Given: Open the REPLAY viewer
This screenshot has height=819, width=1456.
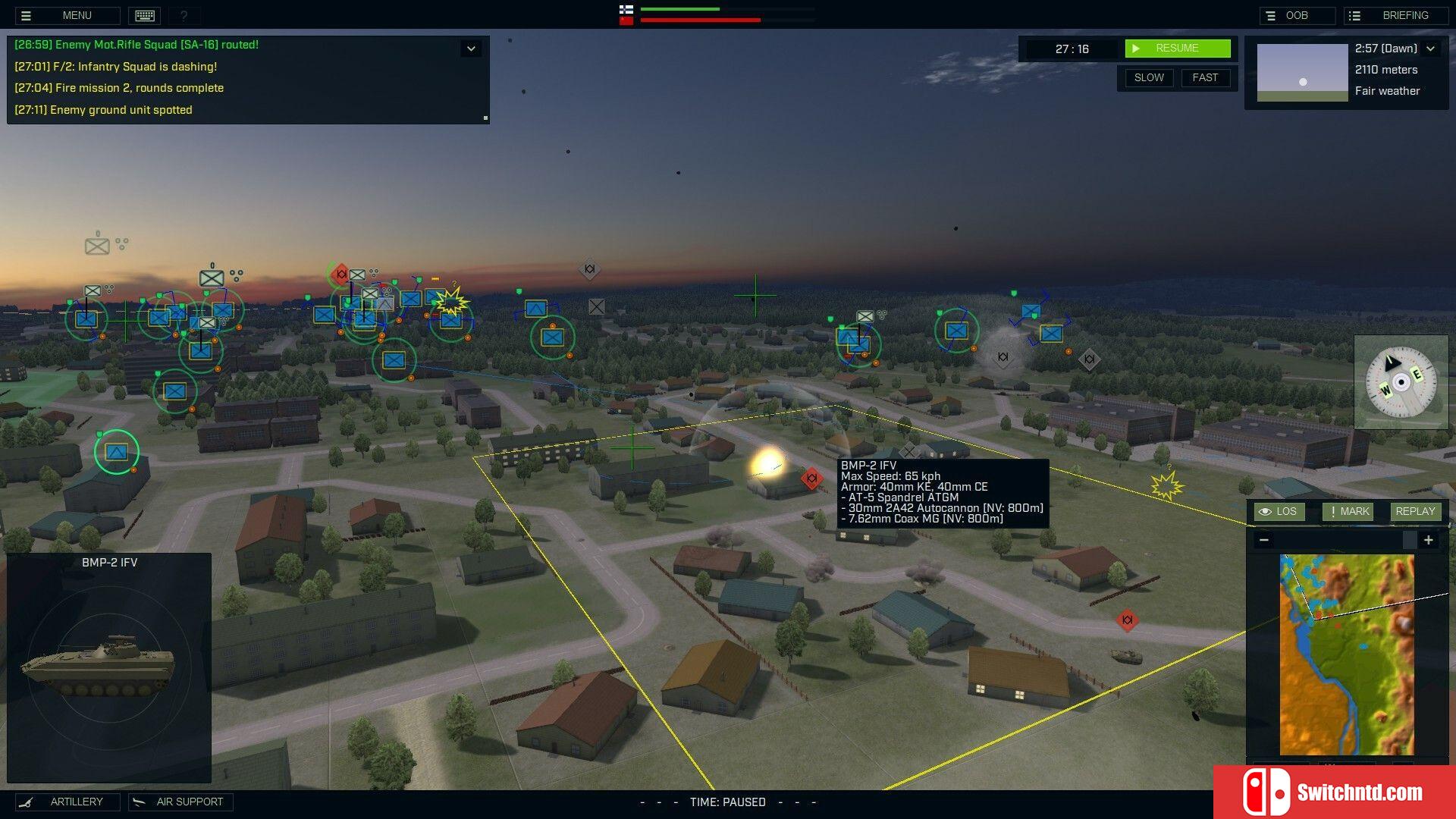Looking at the screenshot, I should point(1414,512).
